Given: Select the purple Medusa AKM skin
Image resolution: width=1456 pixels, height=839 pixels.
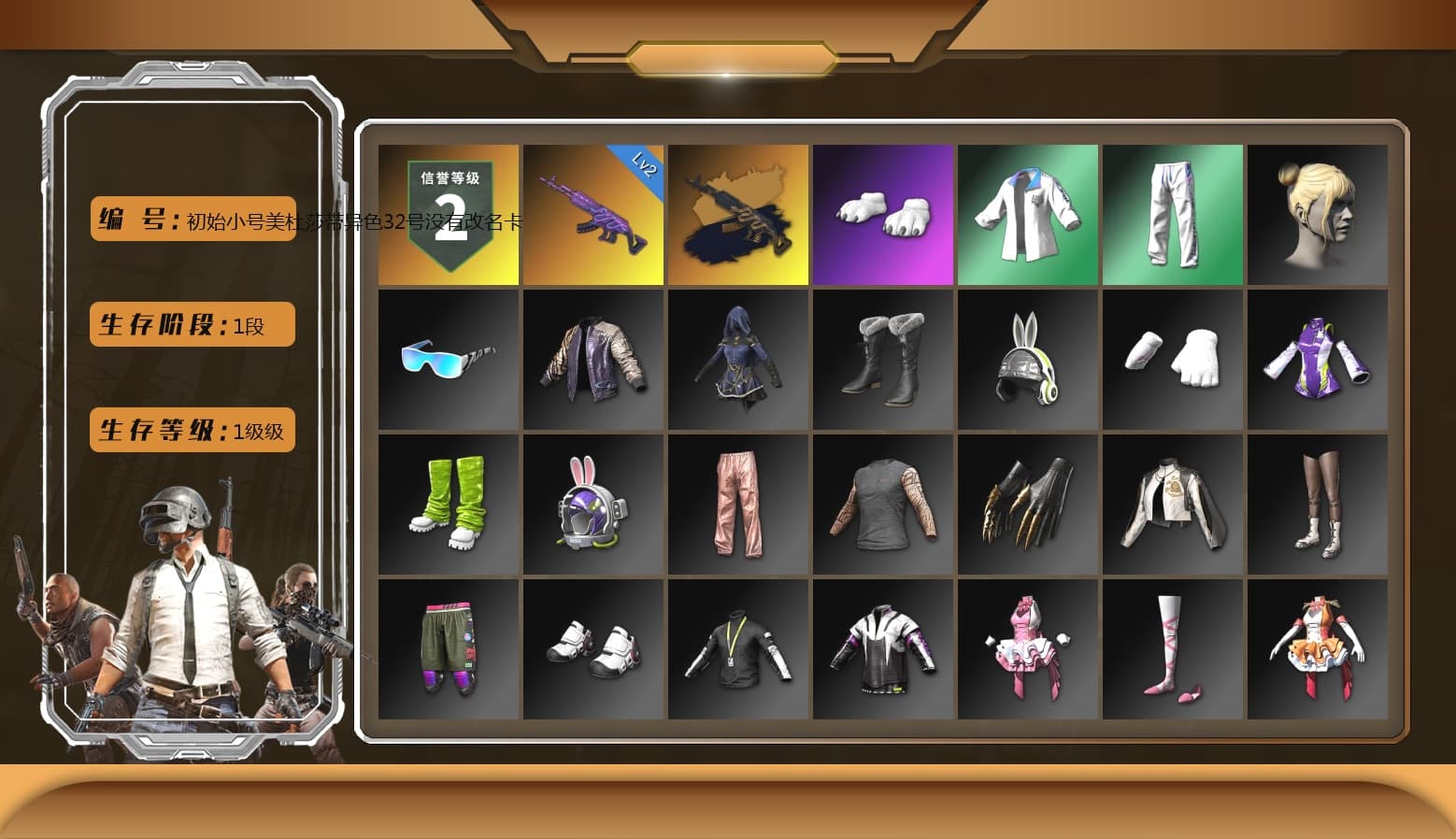Looking at the screenshot, I should pos(592,220).
